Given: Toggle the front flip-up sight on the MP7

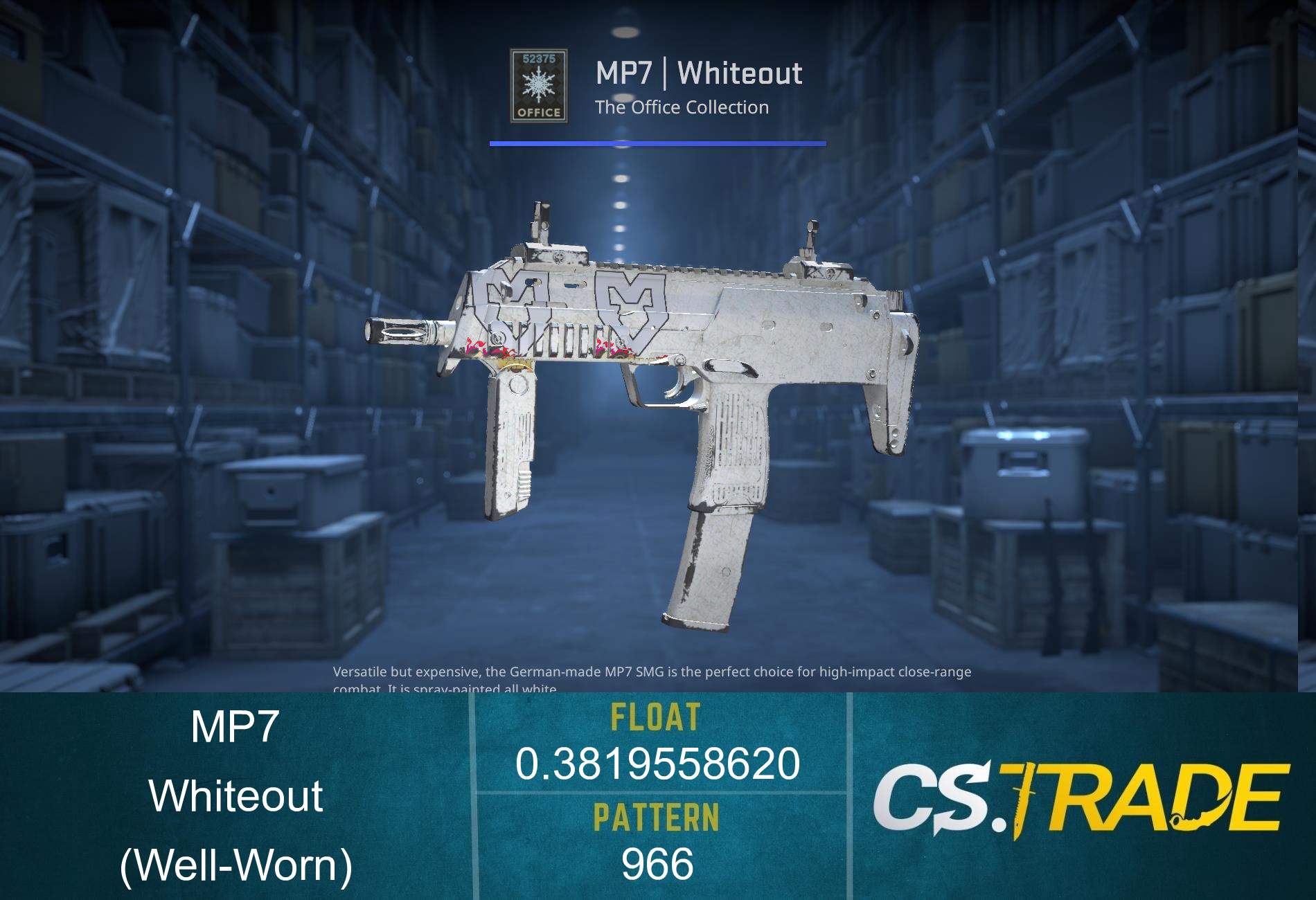Looking at the screenshot, I should pos(540,222).
